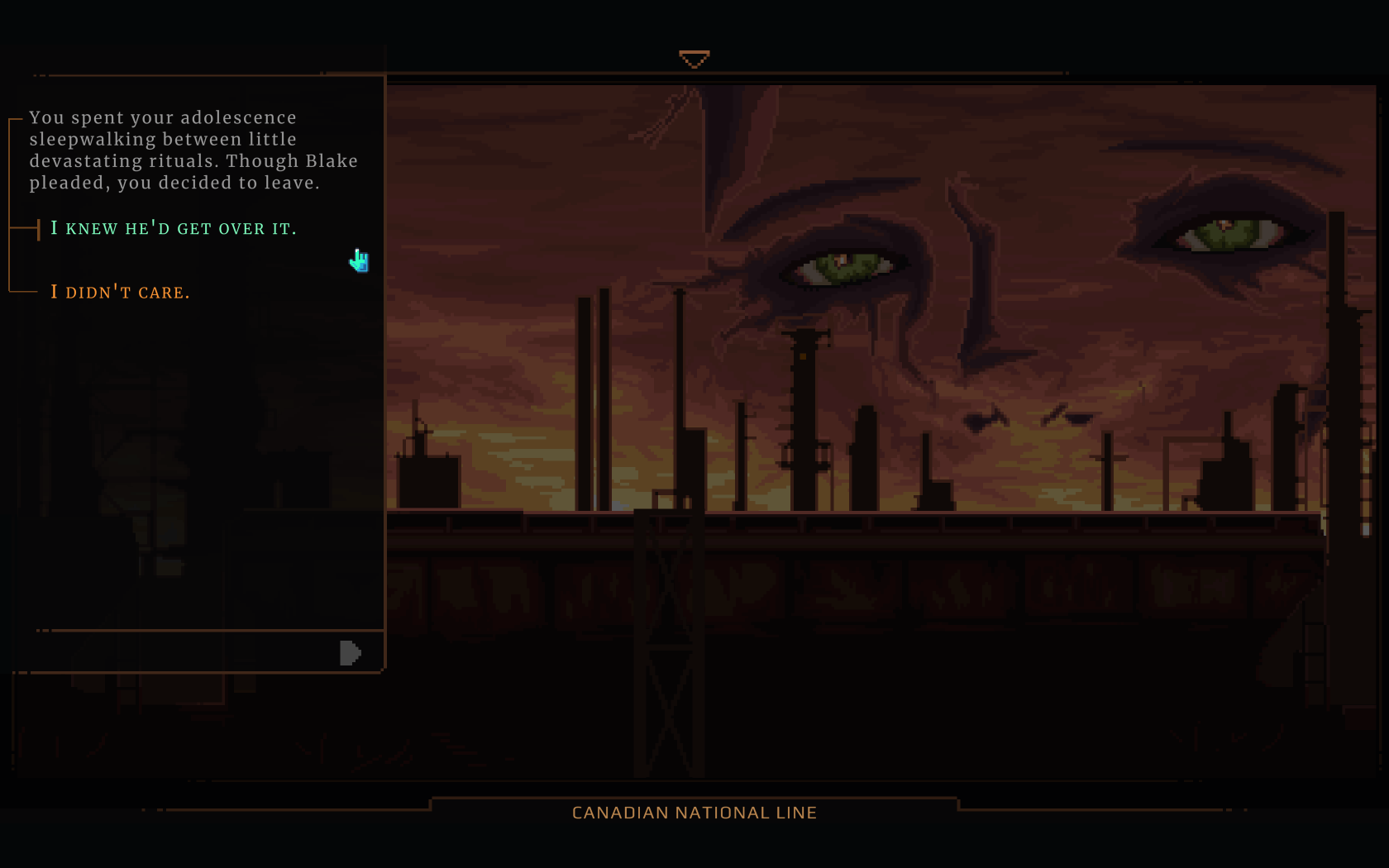This screenshot has height=868, width=1389.
Task: Open the top dropdown triangle menu
Action: click(694, 59)
